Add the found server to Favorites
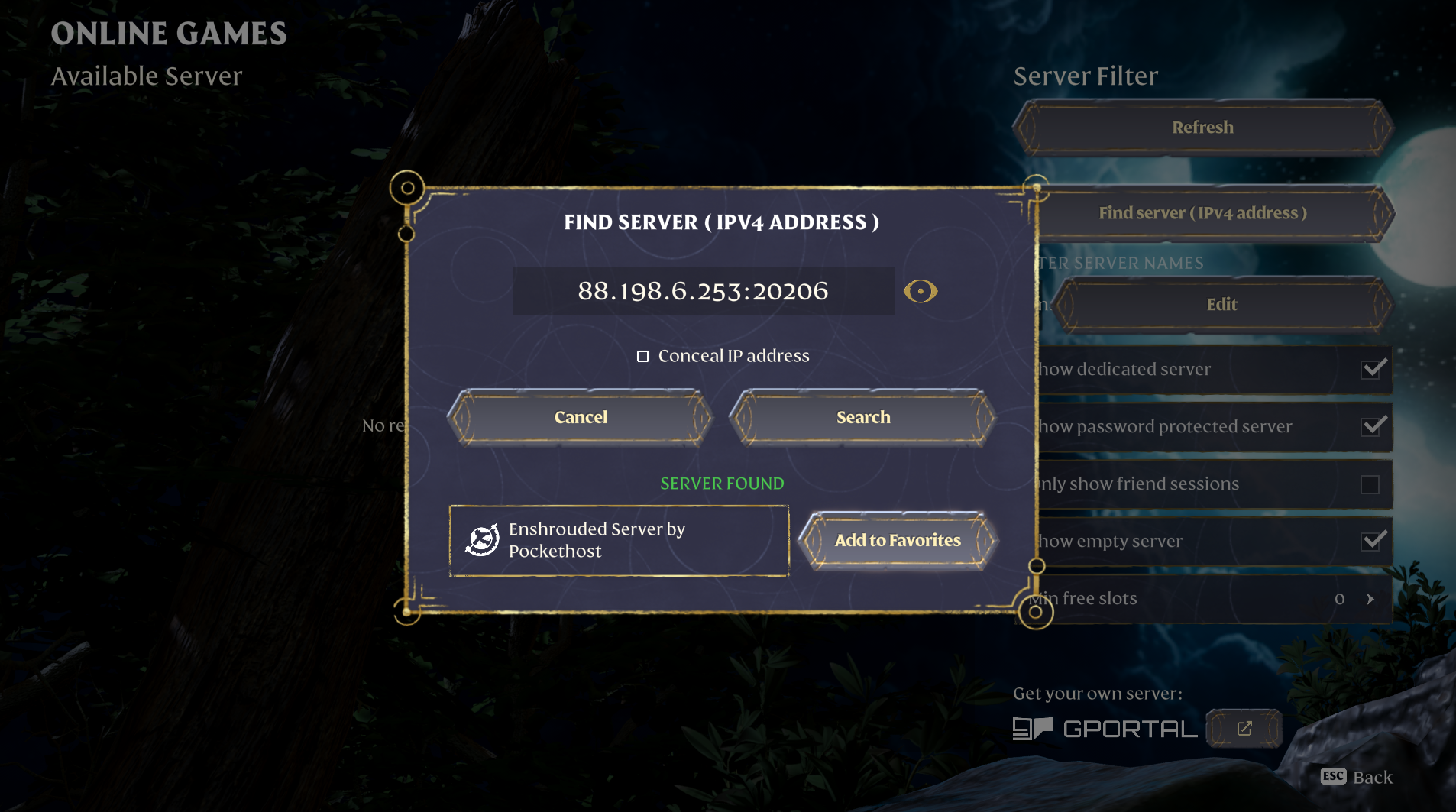 coord(898,541)
